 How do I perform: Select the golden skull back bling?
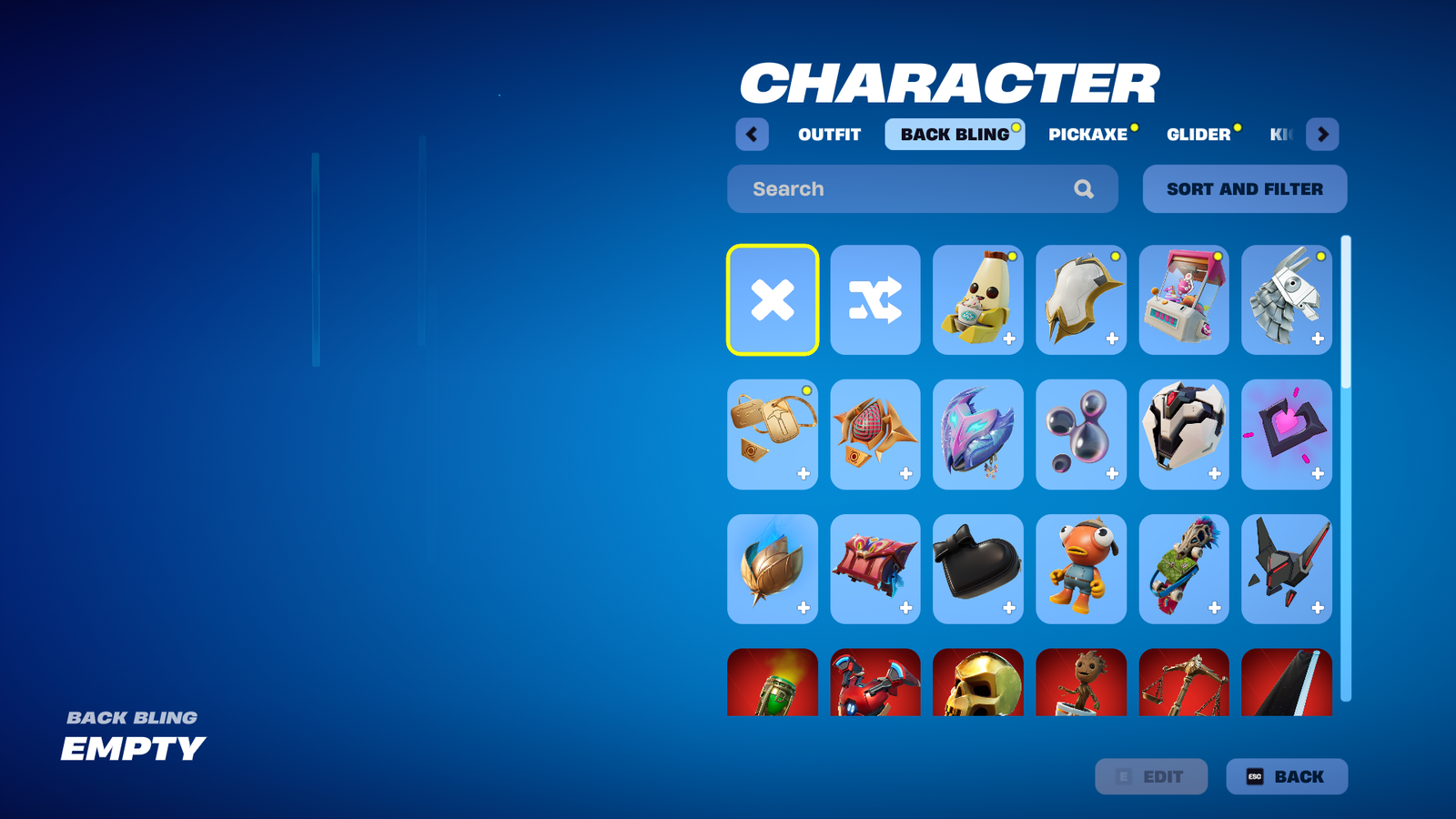point(977,684)
